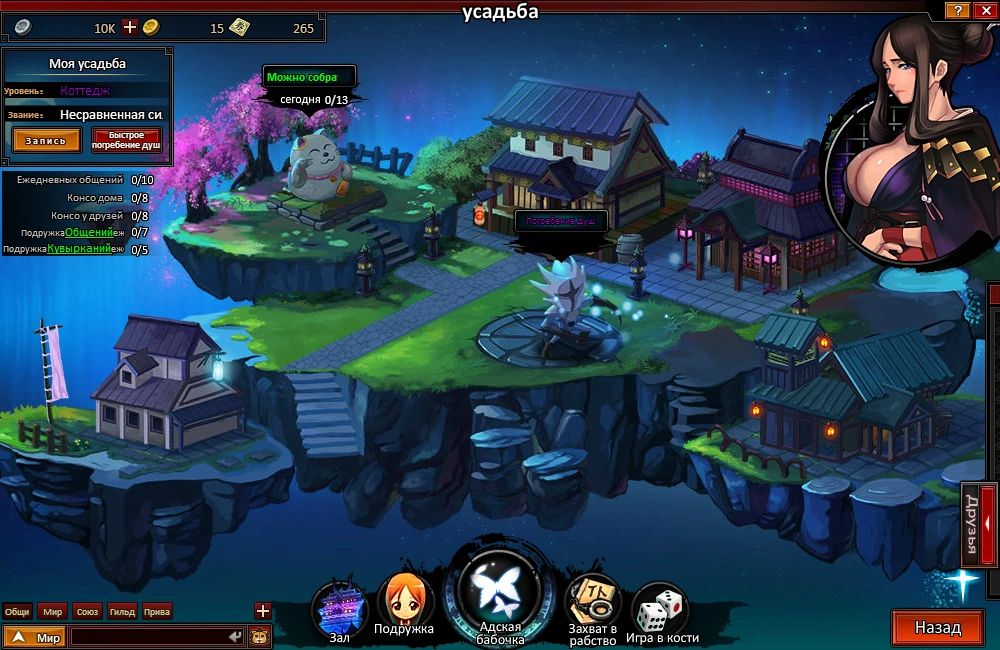Switch to the Общи chat tab

(x=17, y=611)
